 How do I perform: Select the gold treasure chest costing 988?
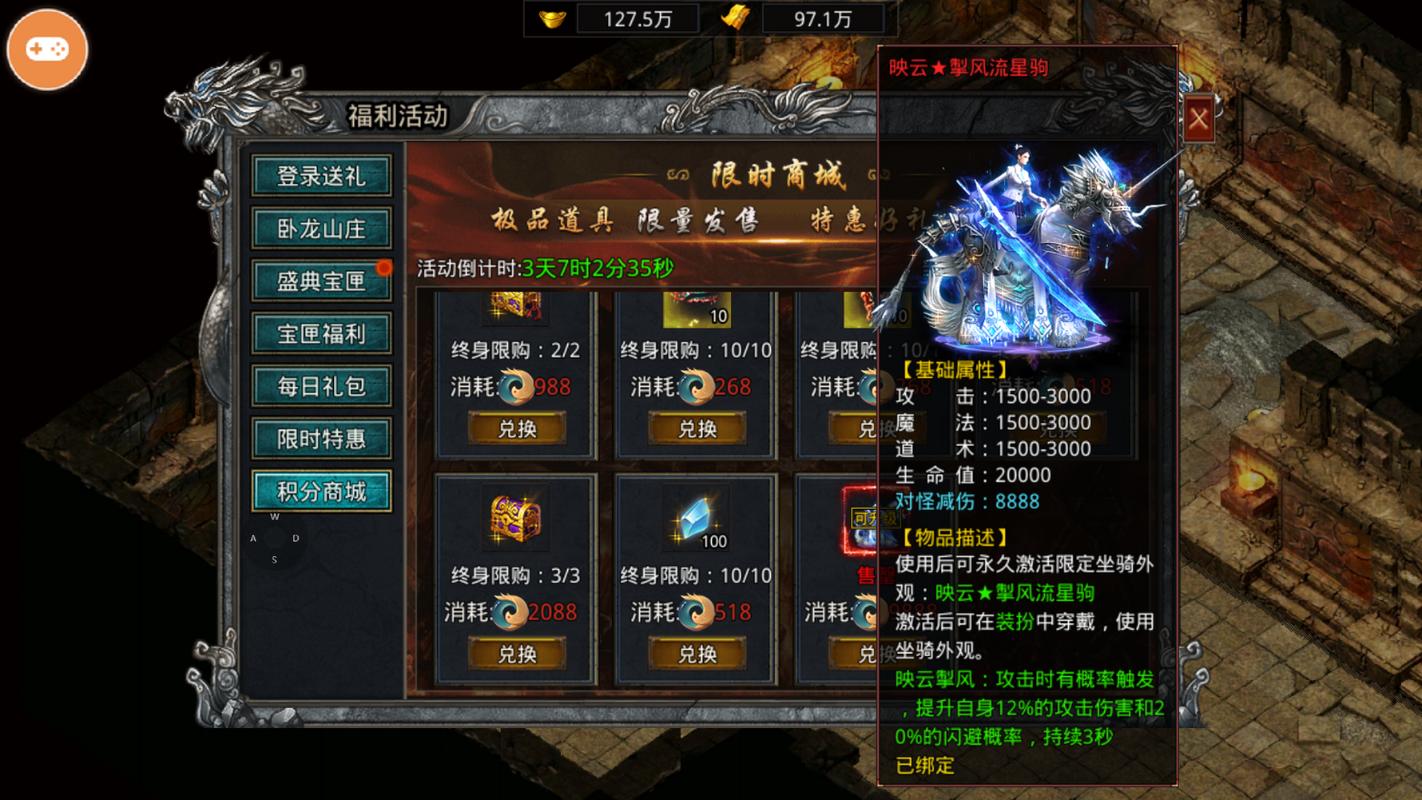click(516, 306)
